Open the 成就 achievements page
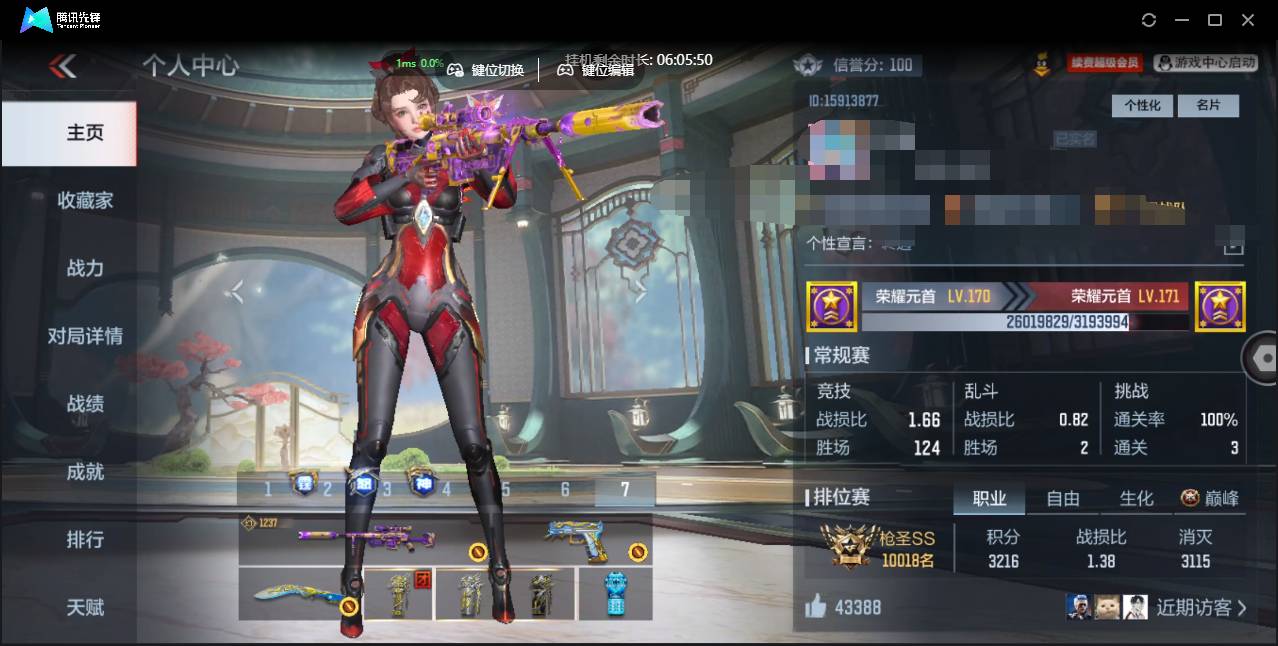This screenshot has height=646, width=1278. click(85, 472)
